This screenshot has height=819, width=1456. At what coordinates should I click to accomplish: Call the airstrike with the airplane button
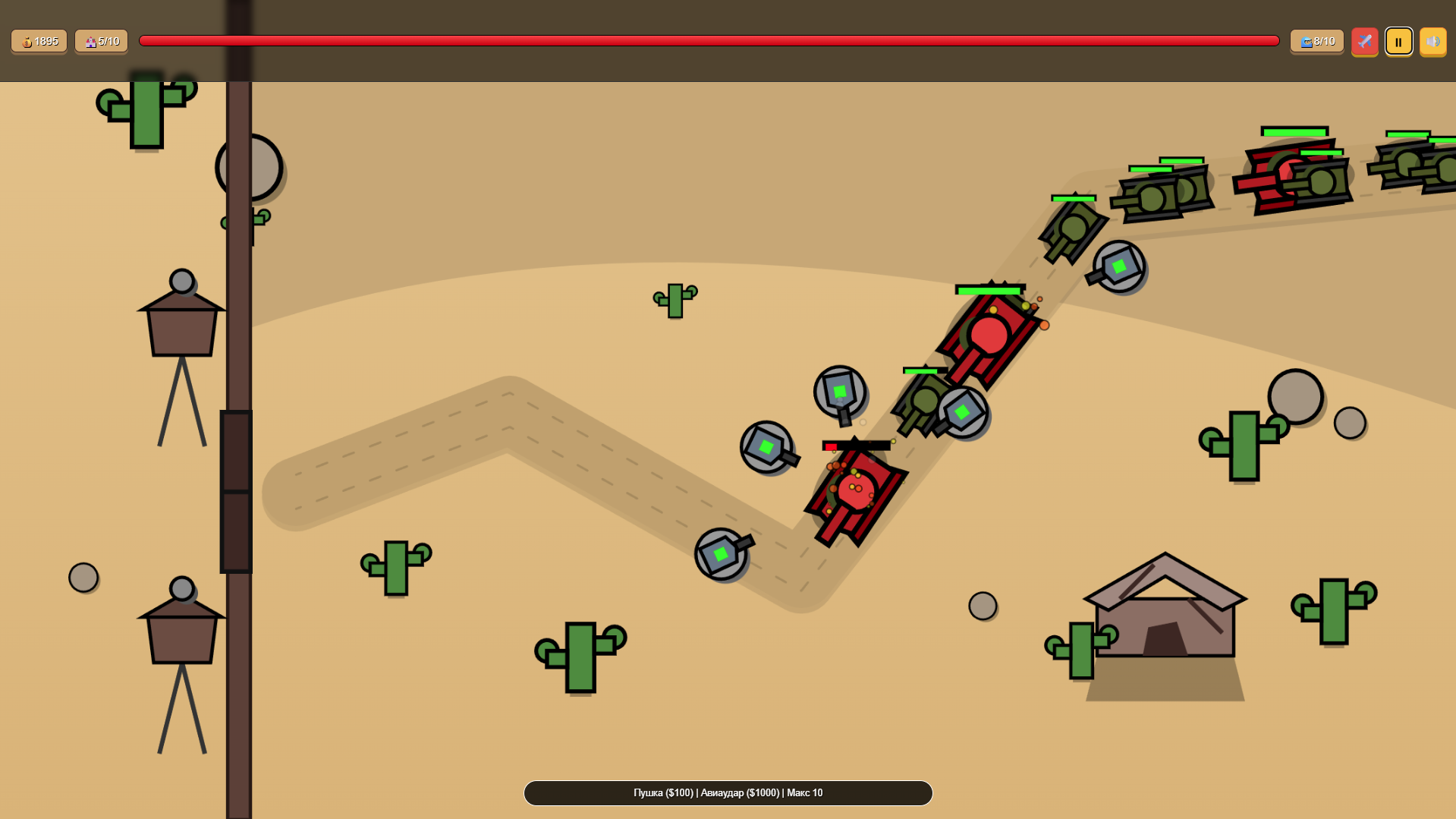(1364, 42)
